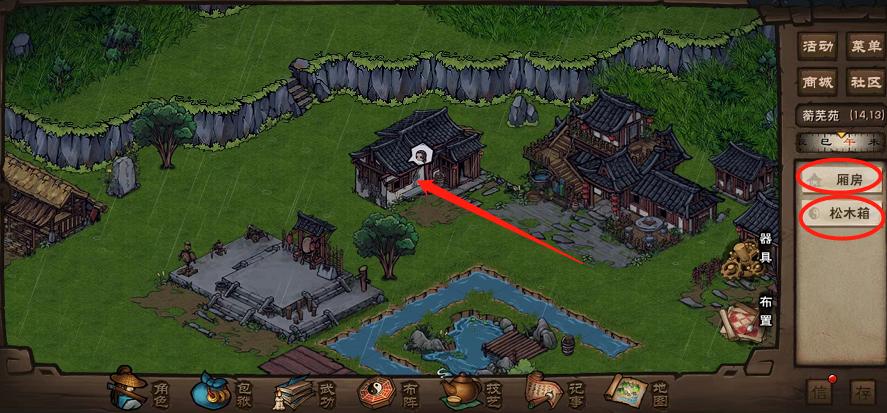Open the 活动 events panel
The width and height of the screenshot is (887, 413).
coord(819,46)
